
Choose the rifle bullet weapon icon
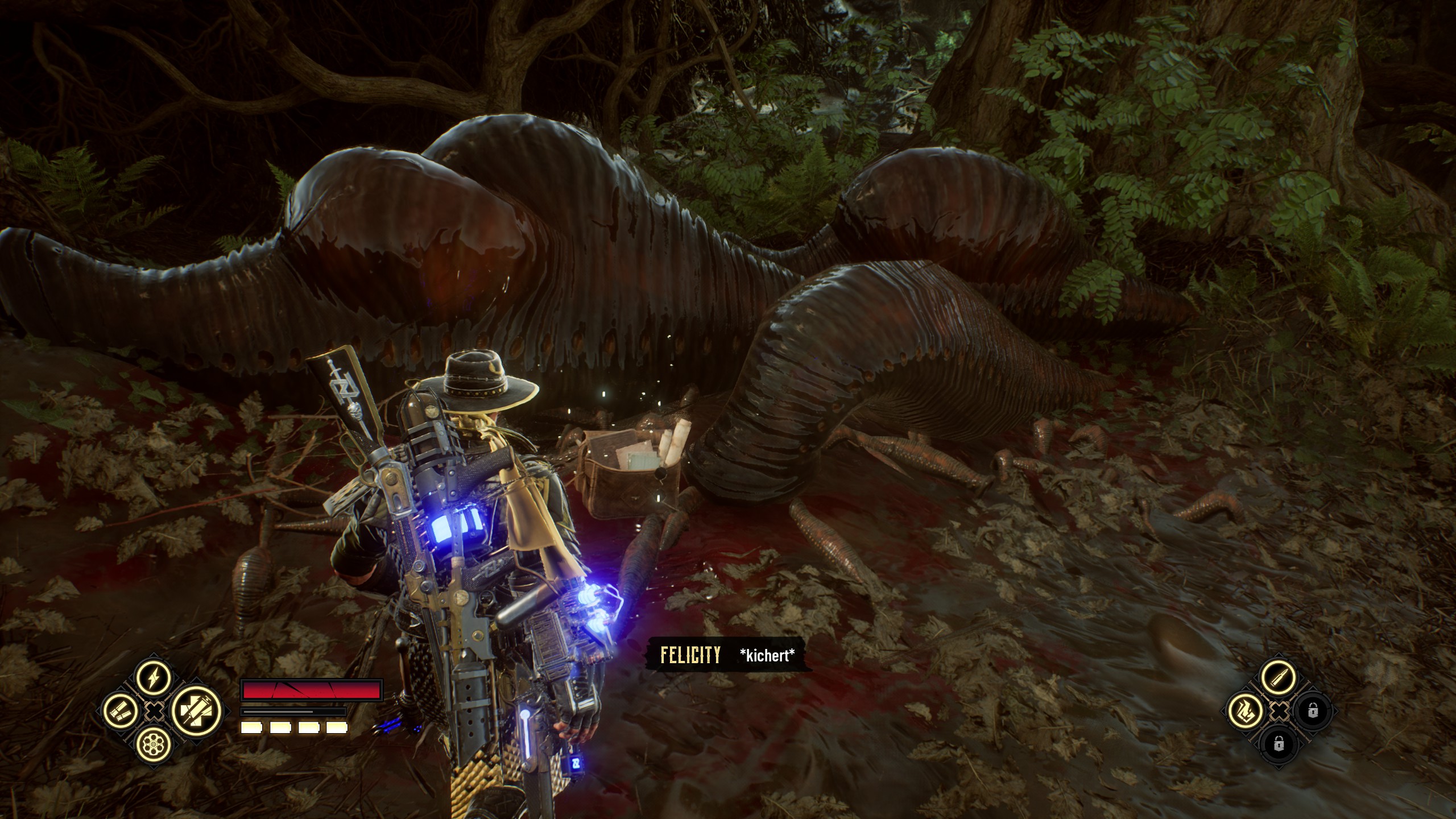[1277, 677]
